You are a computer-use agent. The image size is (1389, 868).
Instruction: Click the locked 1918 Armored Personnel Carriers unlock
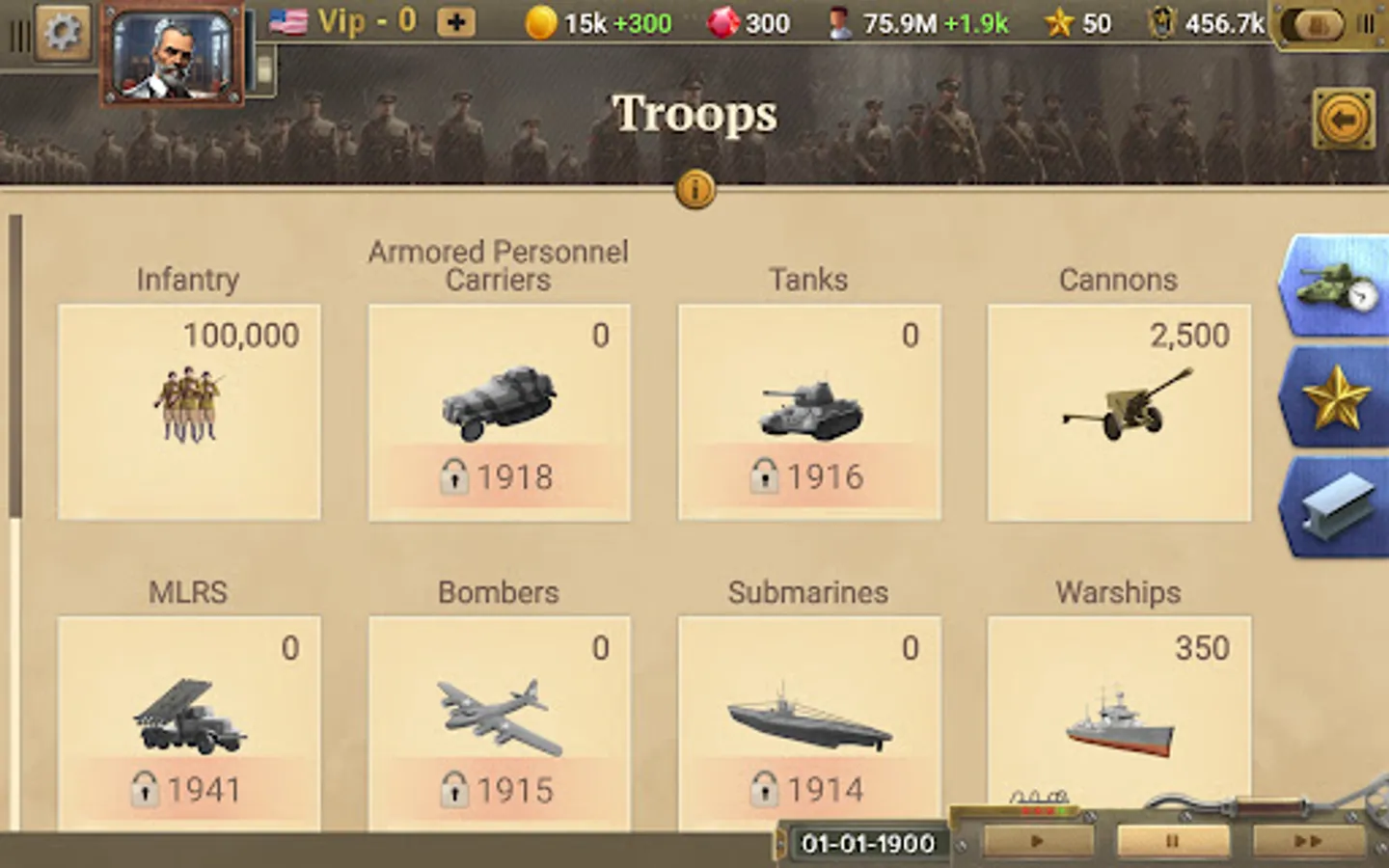[x=499, y=475]
